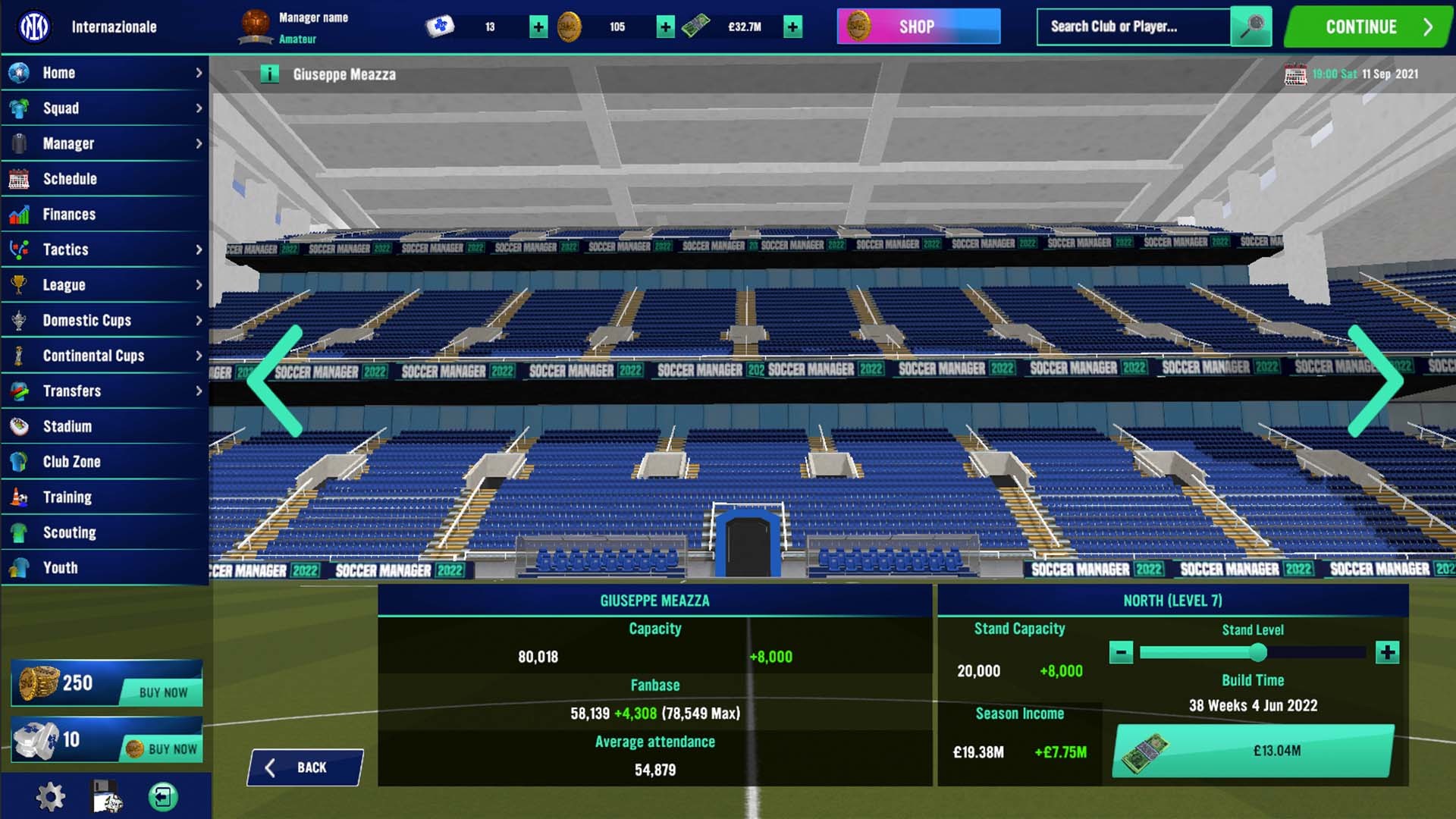Click the plus next to coin balance
The image size is (1456, 819).
tap(665, 26)
